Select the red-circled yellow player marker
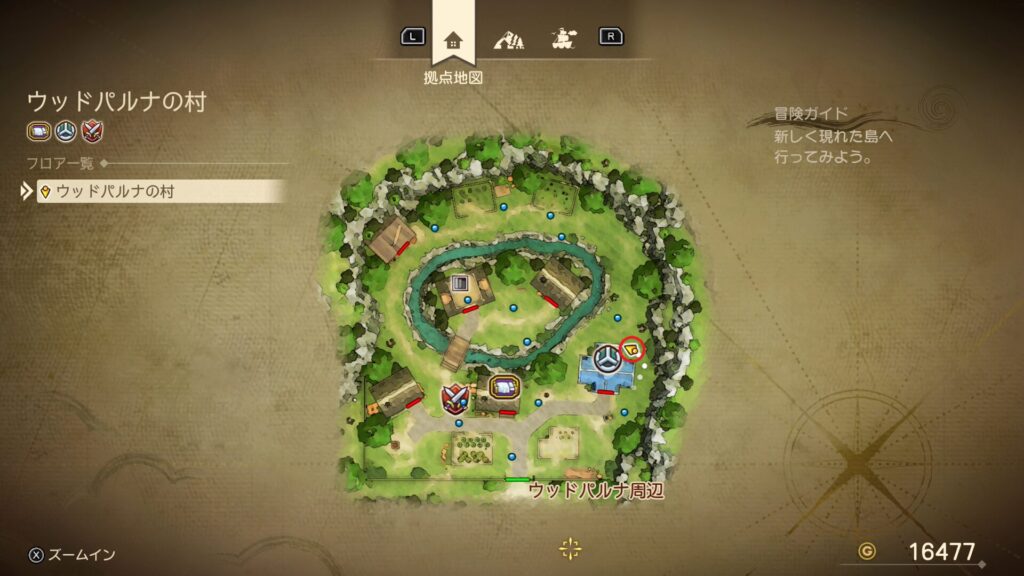 coord(632,349)
